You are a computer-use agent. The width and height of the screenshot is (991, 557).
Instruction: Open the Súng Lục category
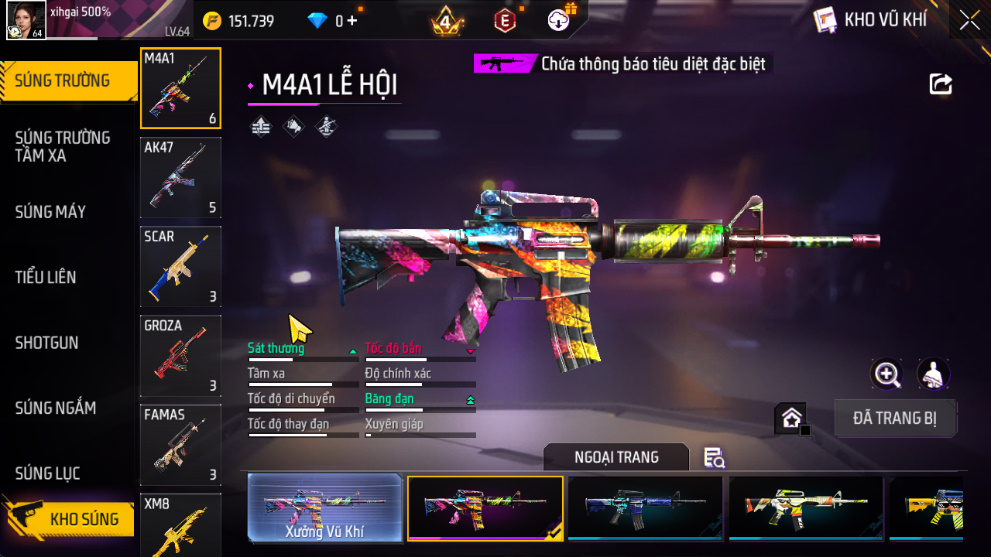click(x=47, y=473)
